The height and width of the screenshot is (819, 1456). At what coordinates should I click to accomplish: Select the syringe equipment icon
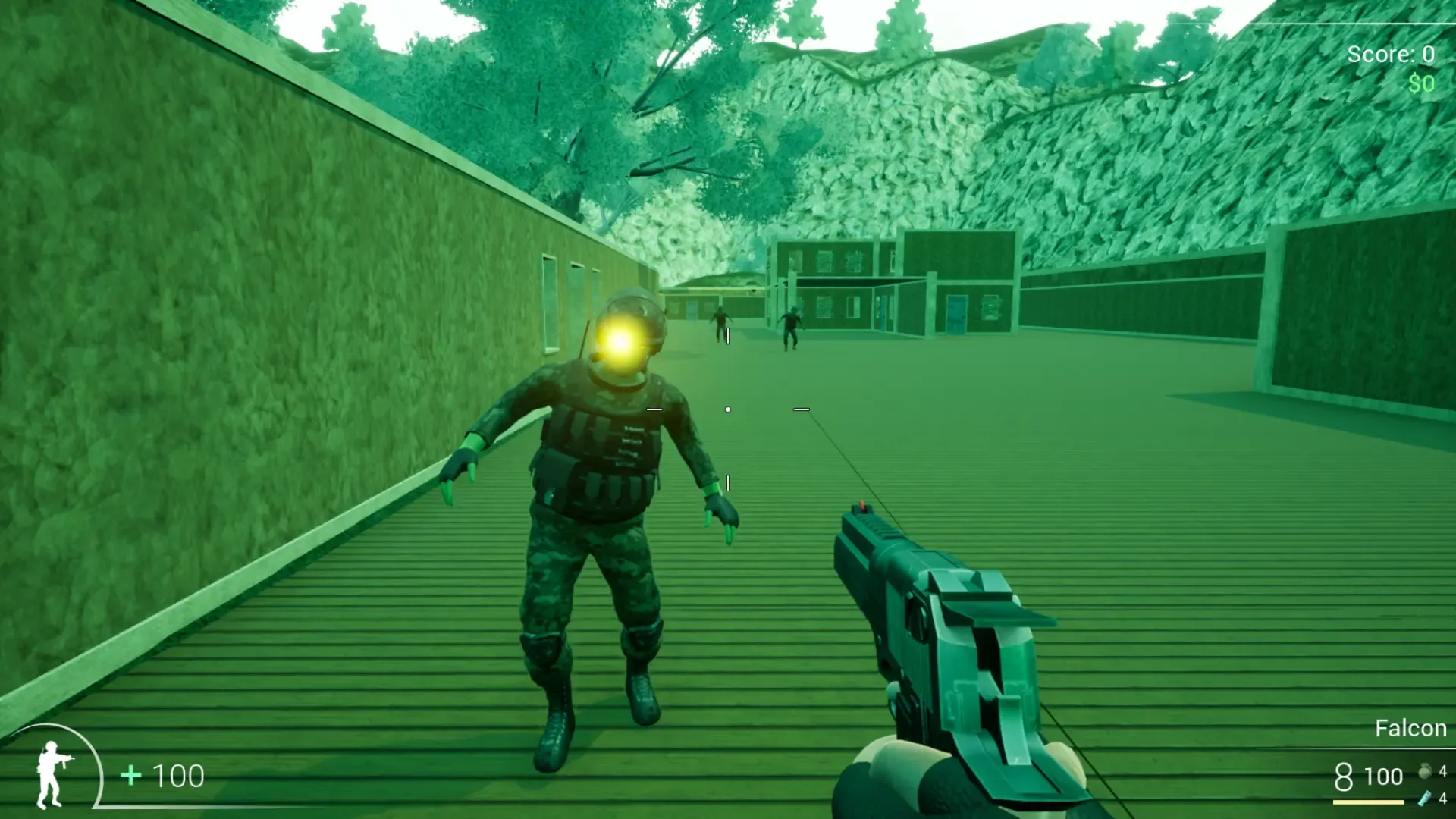[1426, 799]
